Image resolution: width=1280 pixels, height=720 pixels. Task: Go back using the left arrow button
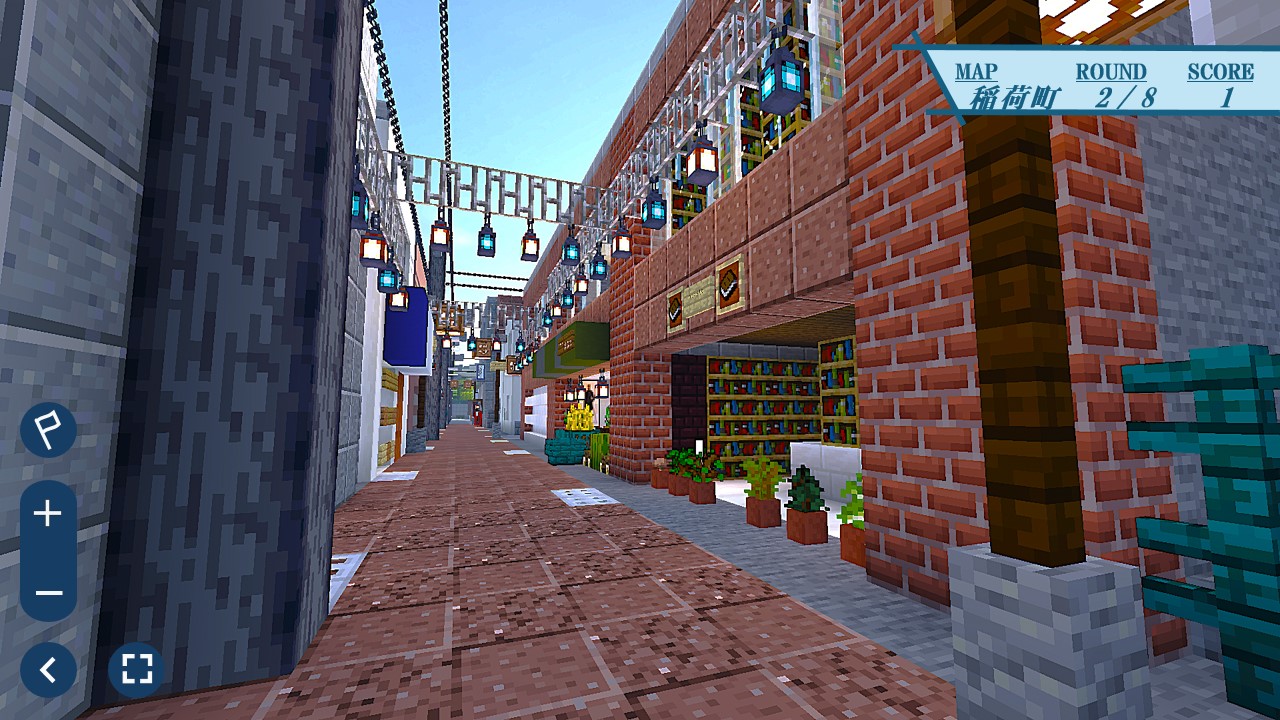click(x=48, y=670)
